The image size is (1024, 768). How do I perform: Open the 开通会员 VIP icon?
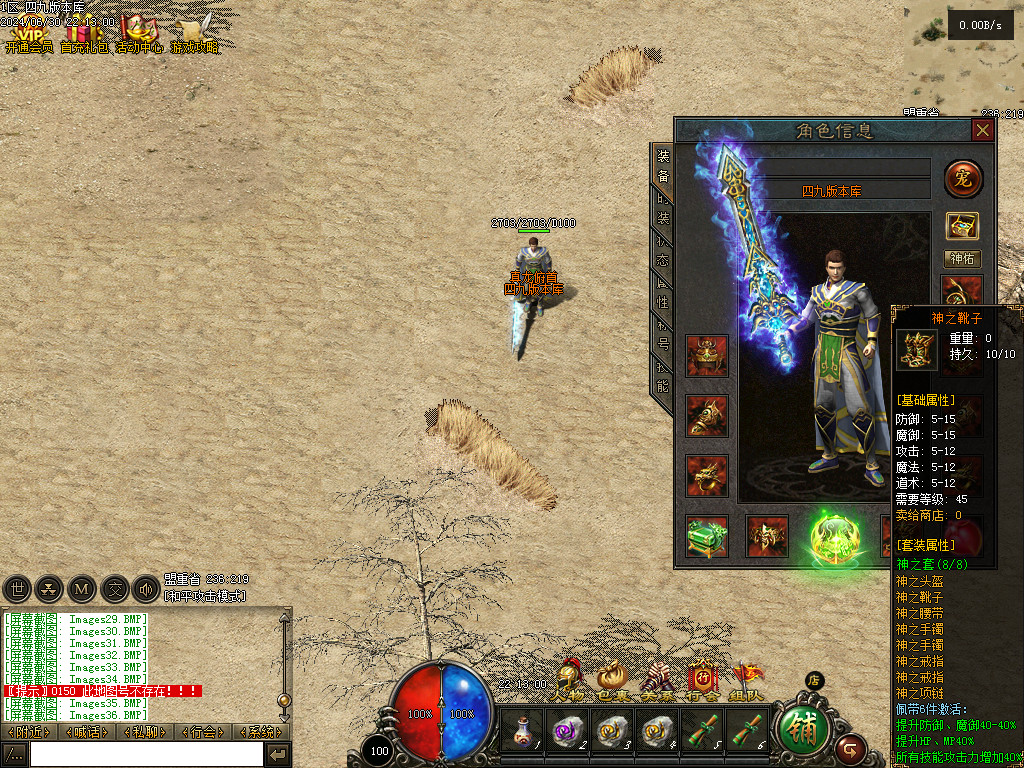[x=29, y=37]
